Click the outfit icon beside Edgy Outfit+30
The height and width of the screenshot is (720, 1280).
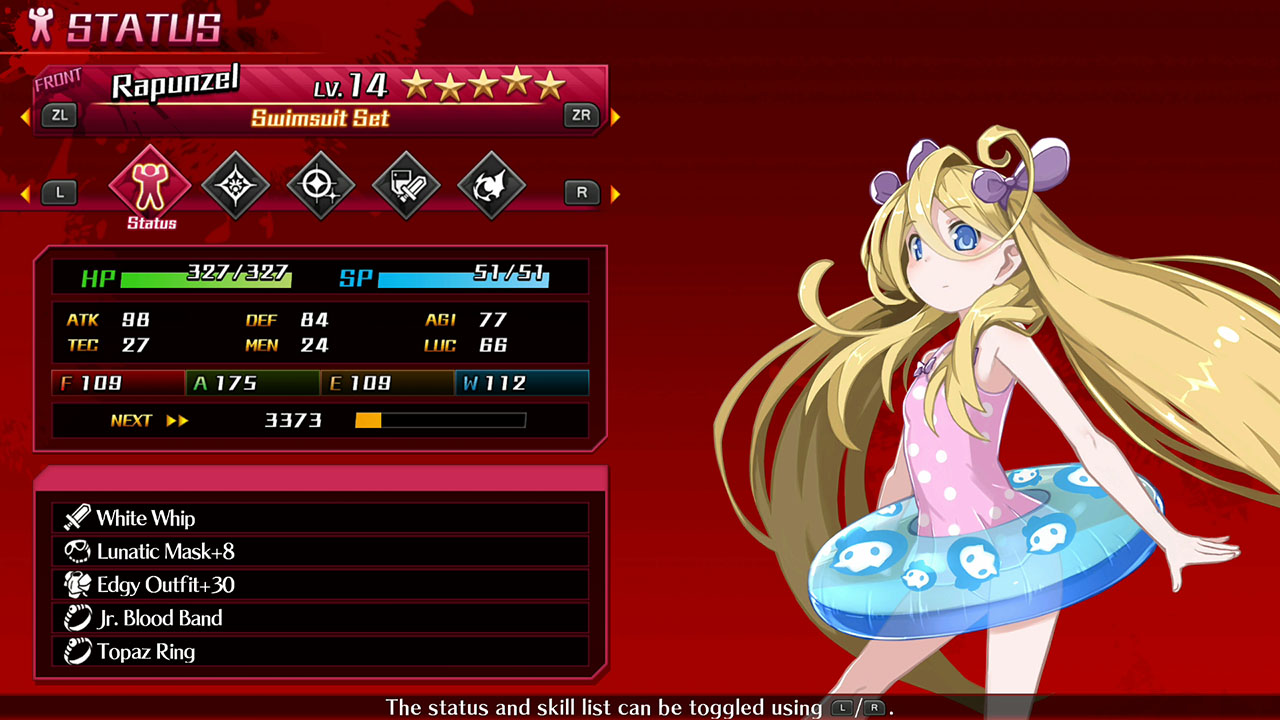click(x=78, y=584)
